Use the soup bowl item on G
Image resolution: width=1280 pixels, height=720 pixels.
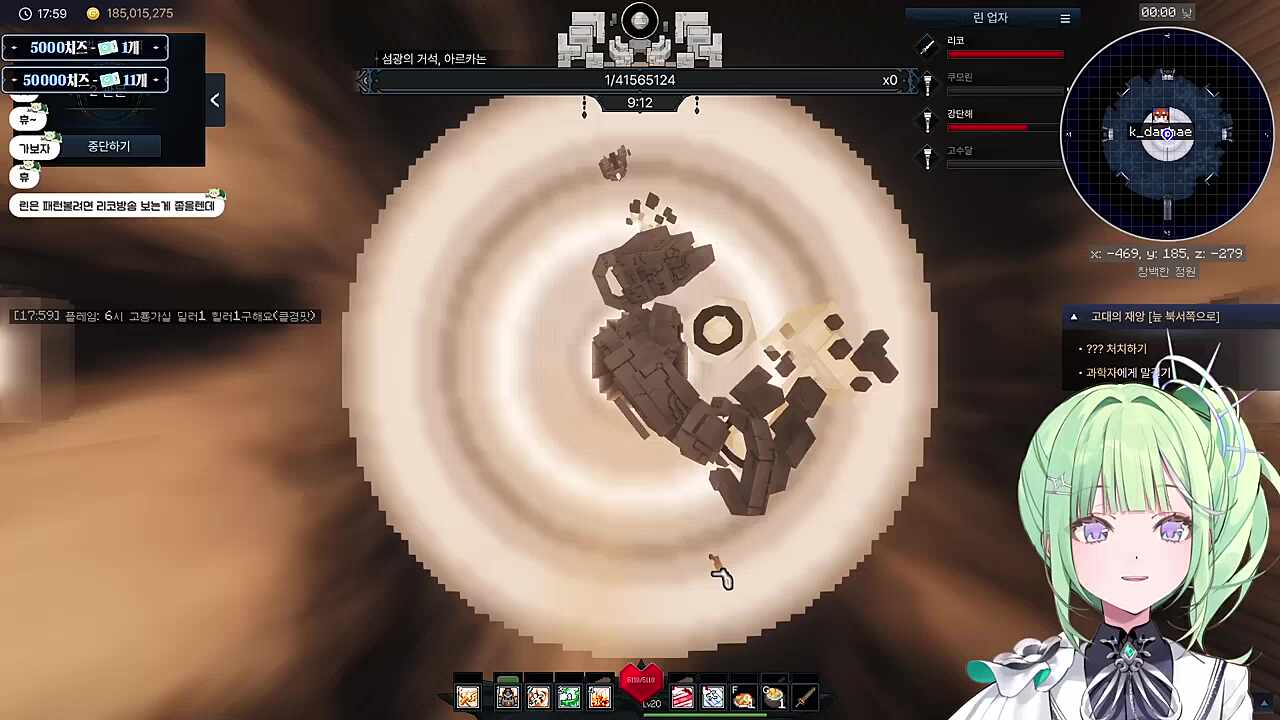click(x=775, y=697)
